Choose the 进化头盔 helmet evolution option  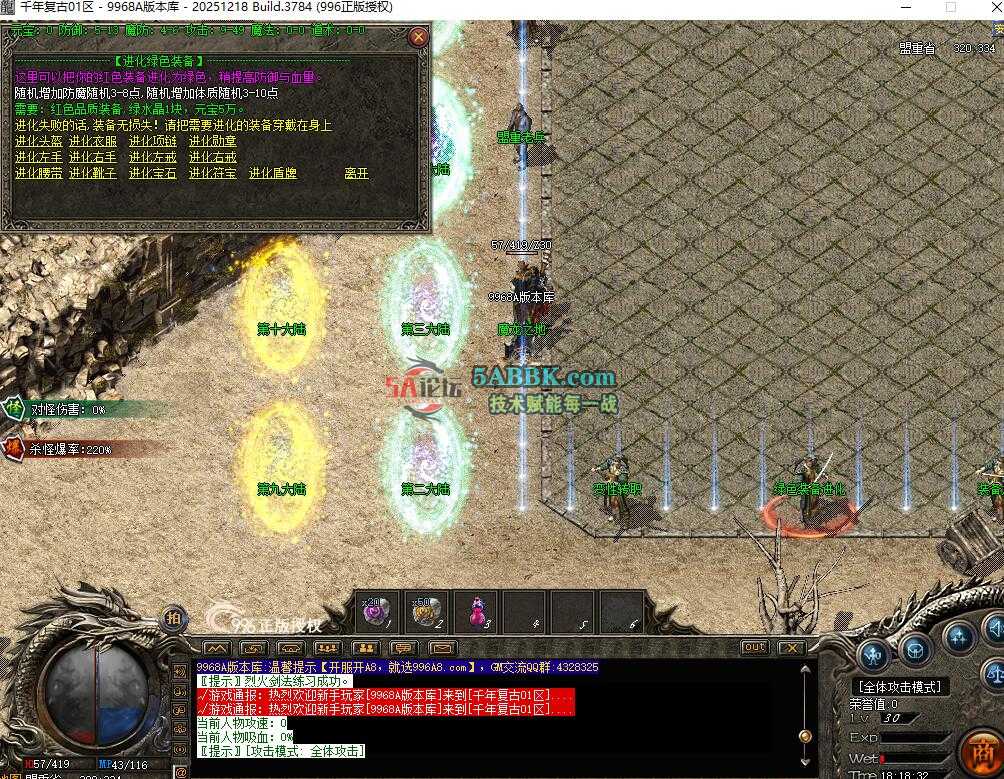[x=38, y=141]
